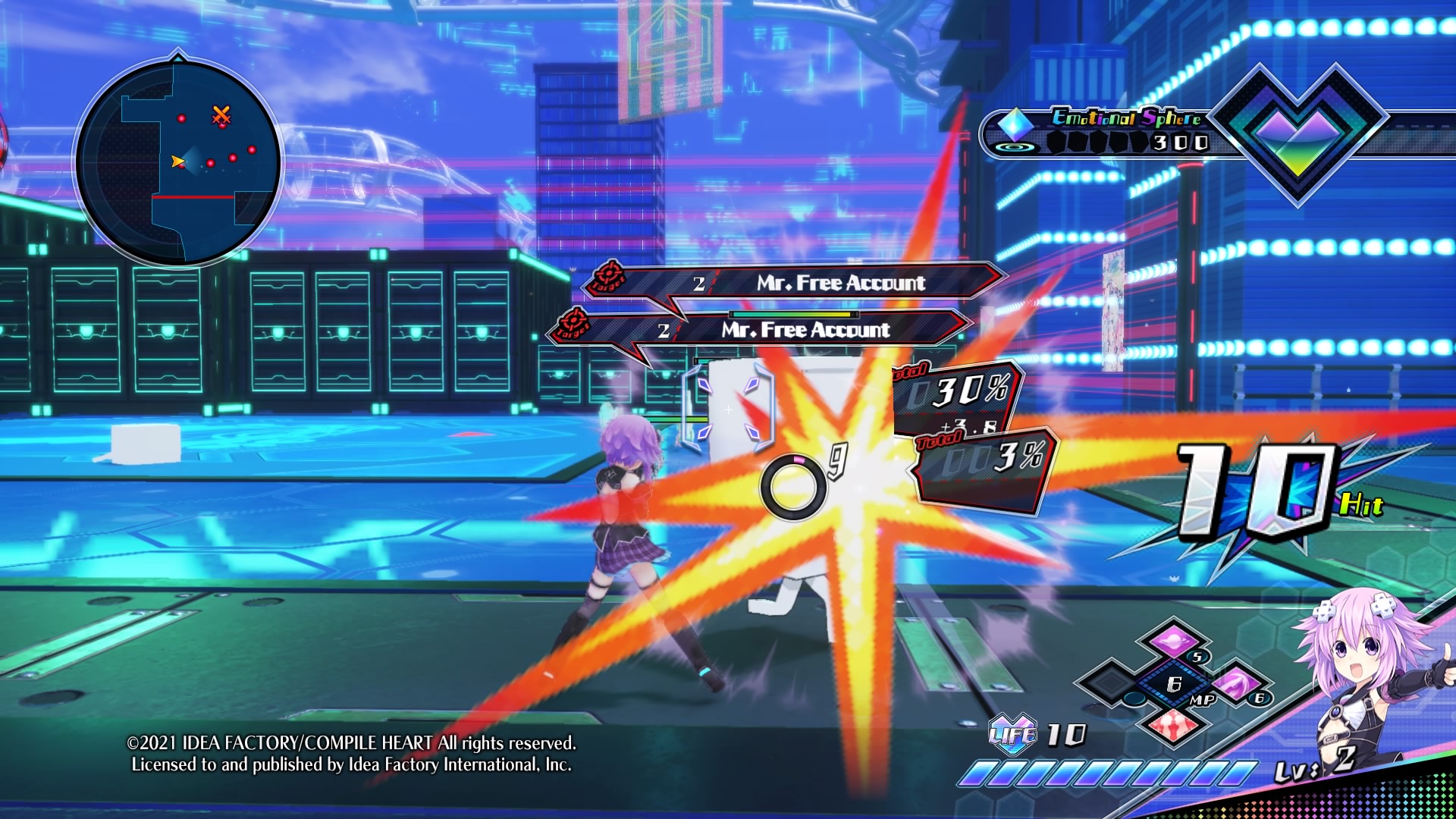Toggle the empty left slot on the skill diamond
The width and height of the screenshot is (1456, 819).
tap(1109, 682)
